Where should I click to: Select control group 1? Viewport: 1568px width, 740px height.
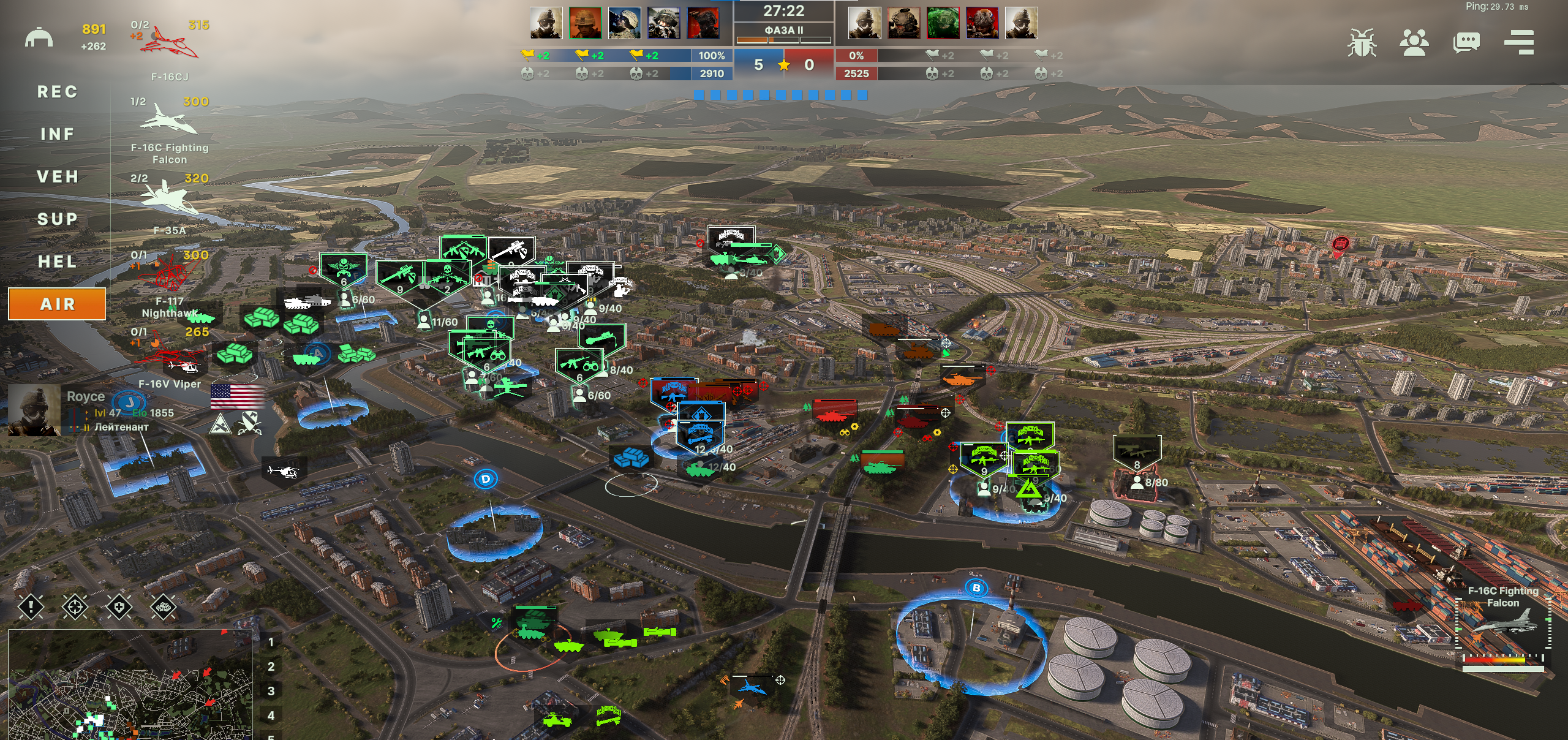[271, 643]
